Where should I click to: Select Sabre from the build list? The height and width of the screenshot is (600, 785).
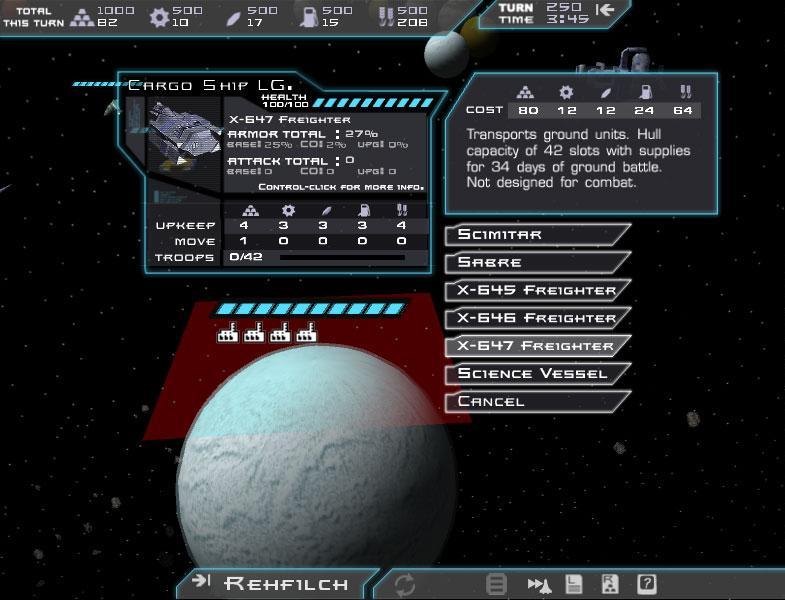535,262
